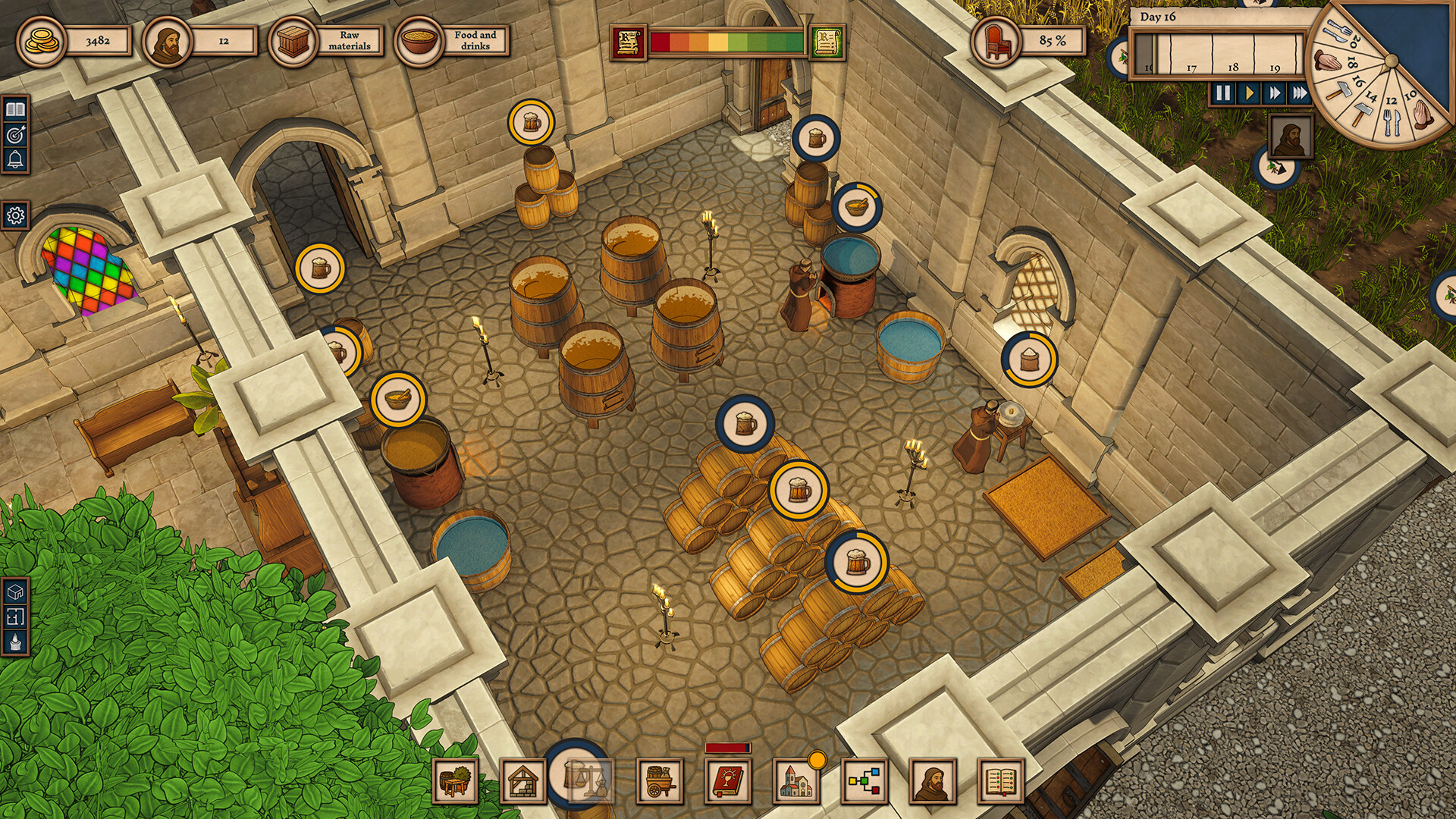Open the furniture and decoration build menu
This screenshot has width=1456, height=819.
point(455,780)
